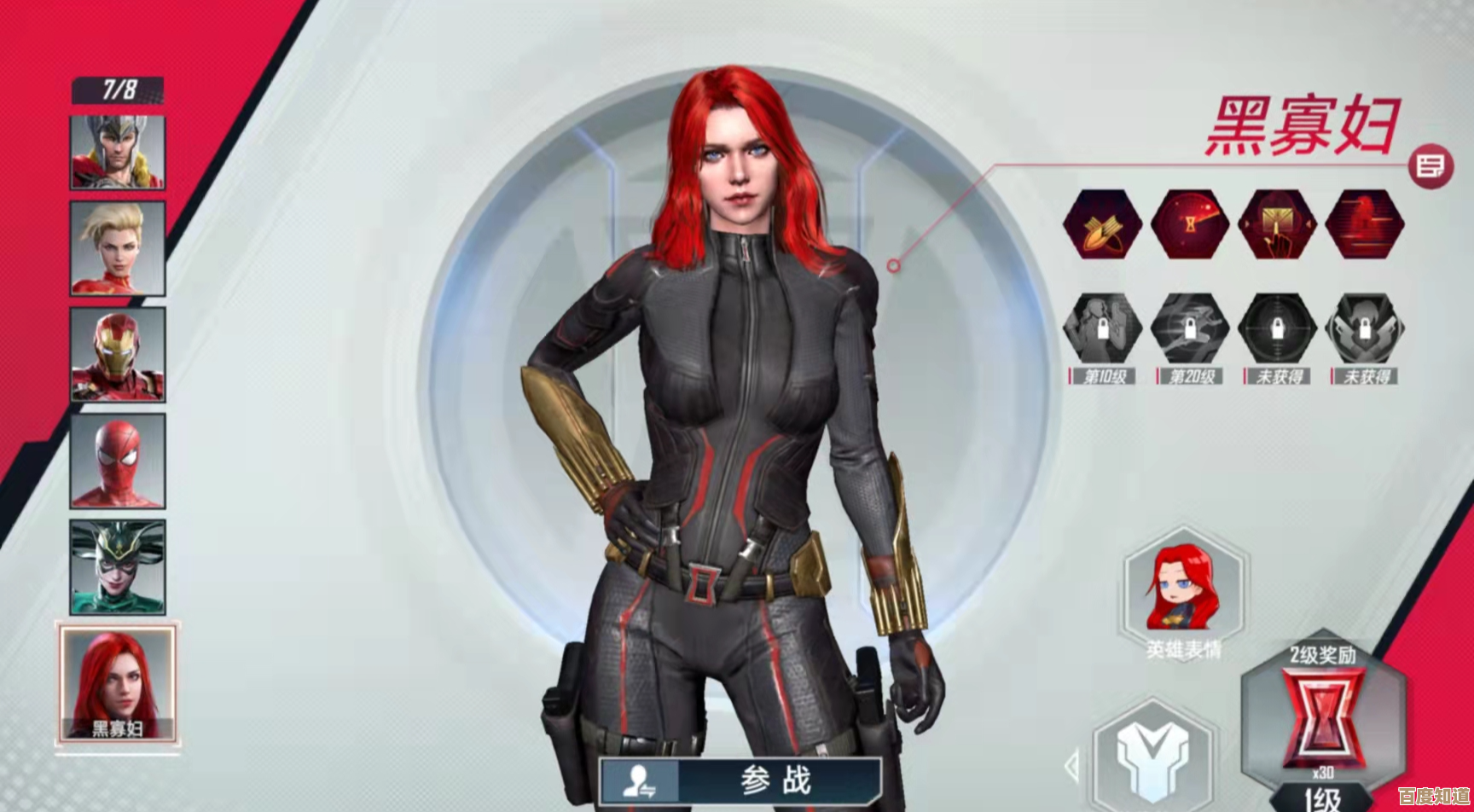Open the hero details list icon

(x=1430, y=166)
